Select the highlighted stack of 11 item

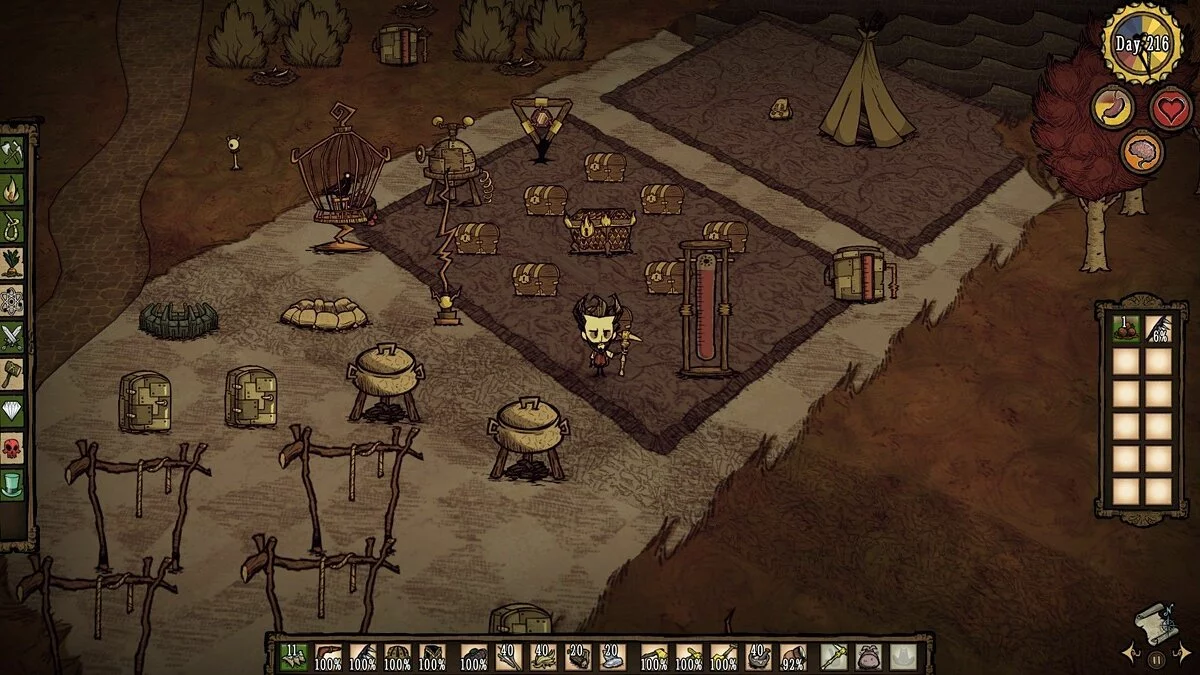click(x=293, y=657)
